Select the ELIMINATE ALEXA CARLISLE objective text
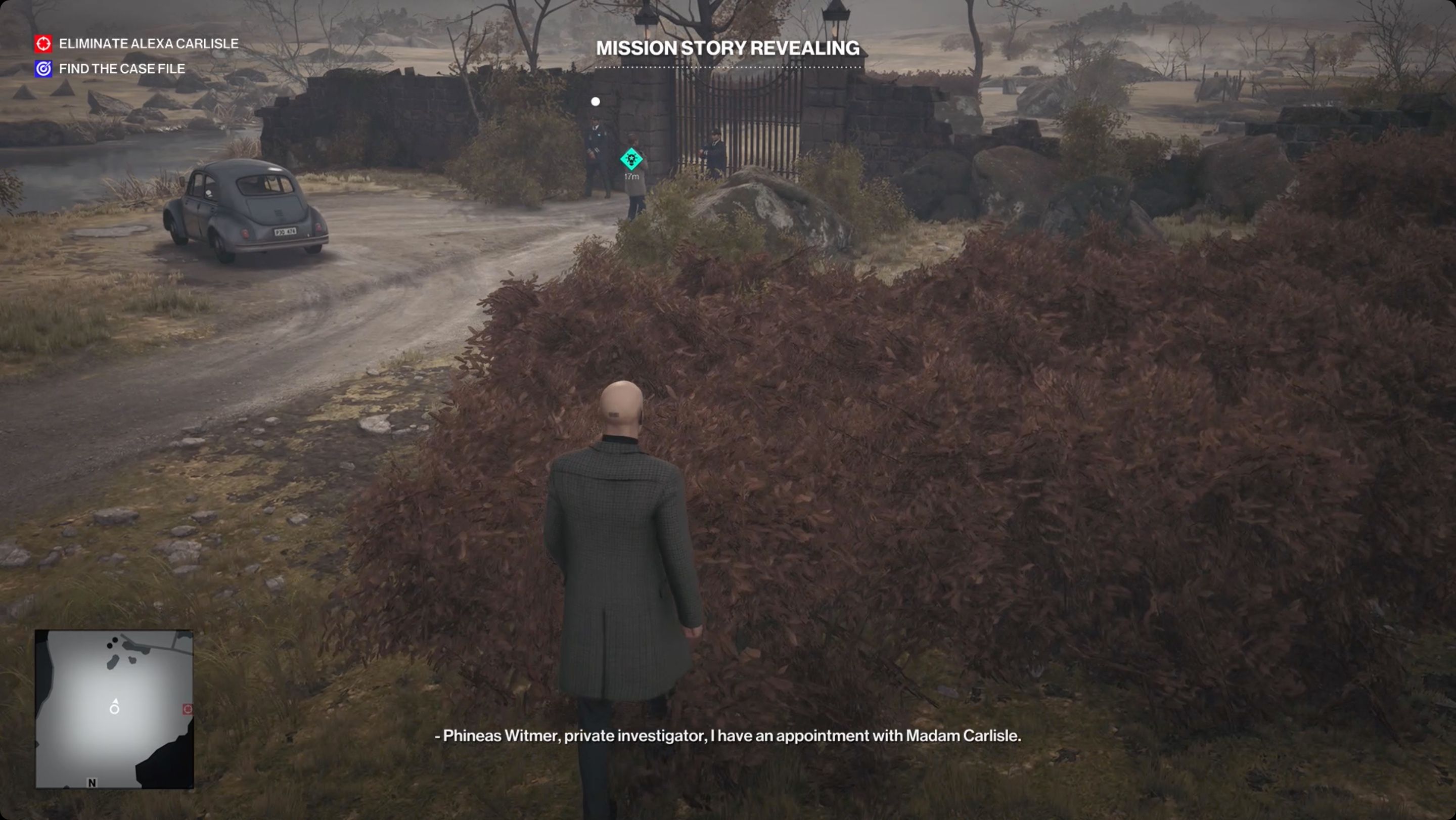The image size is (1456, 820). [x=148, y=43]
